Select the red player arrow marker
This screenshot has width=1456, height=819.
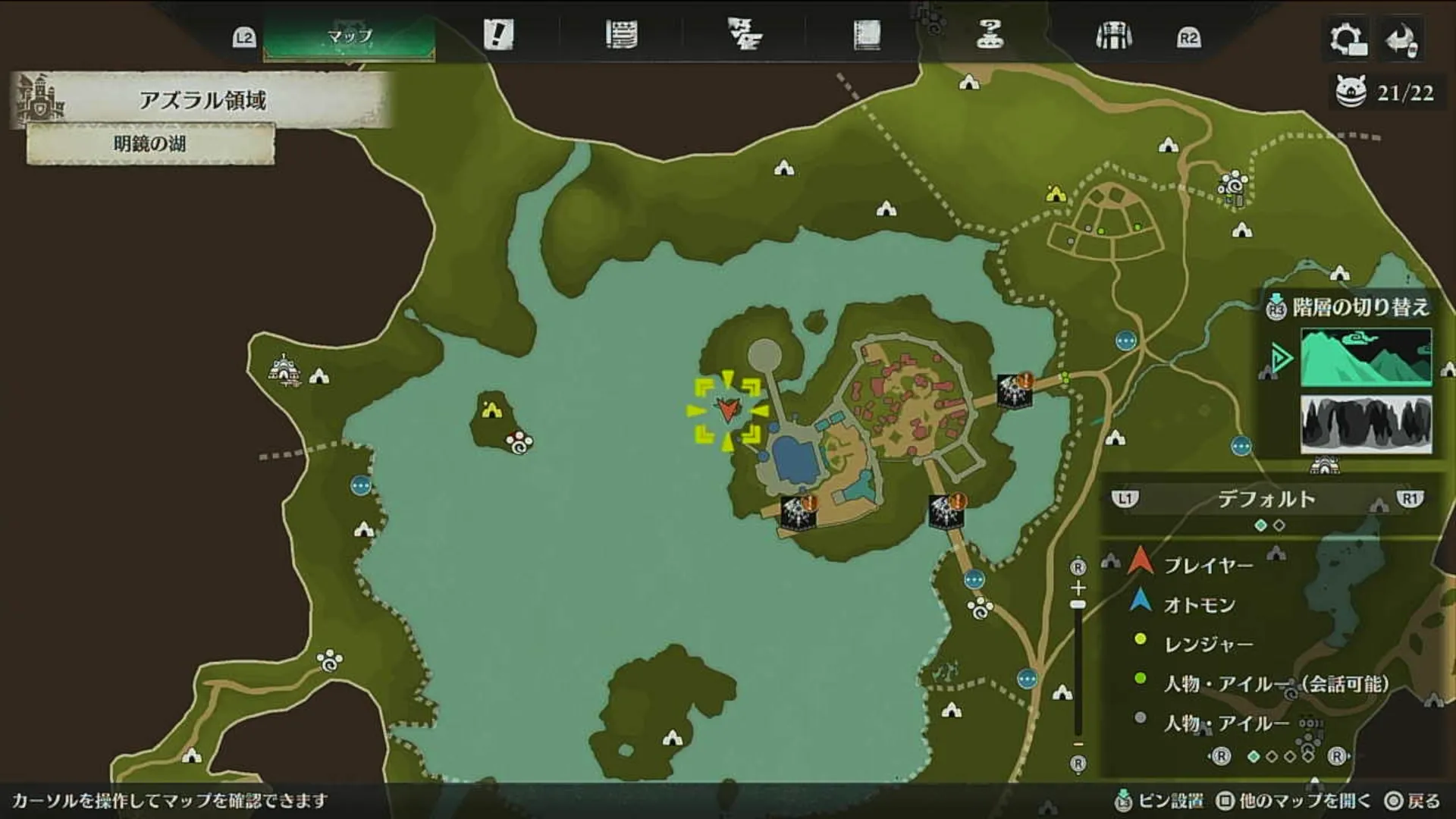coord(728,409)
